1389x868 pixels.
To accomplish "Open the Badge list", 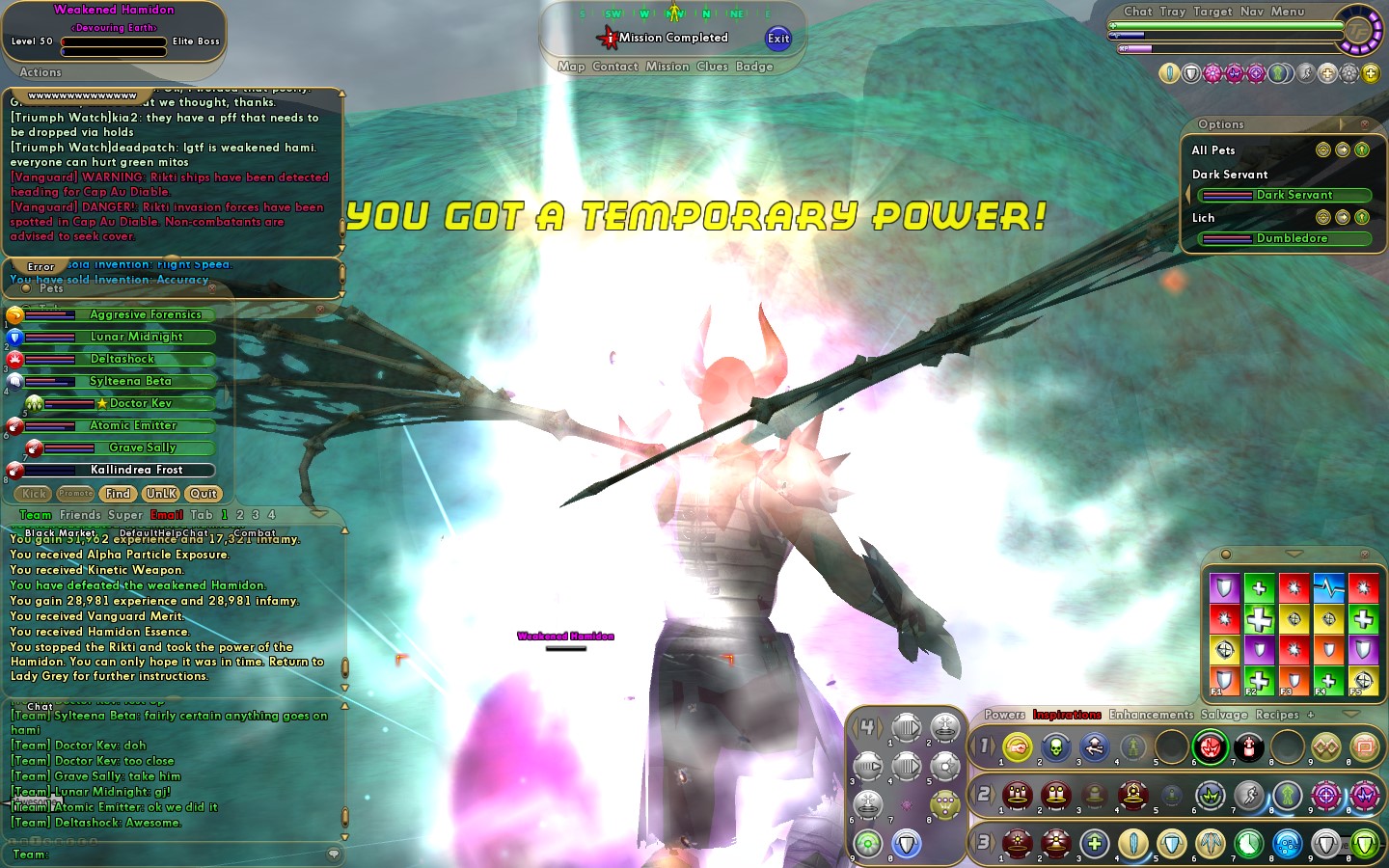I will point(754,67).
